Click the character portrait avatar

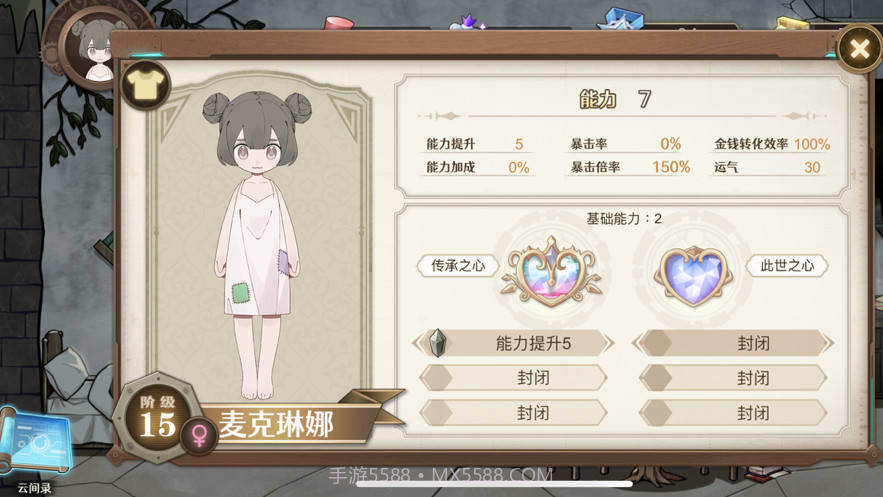tap(97, 50)
